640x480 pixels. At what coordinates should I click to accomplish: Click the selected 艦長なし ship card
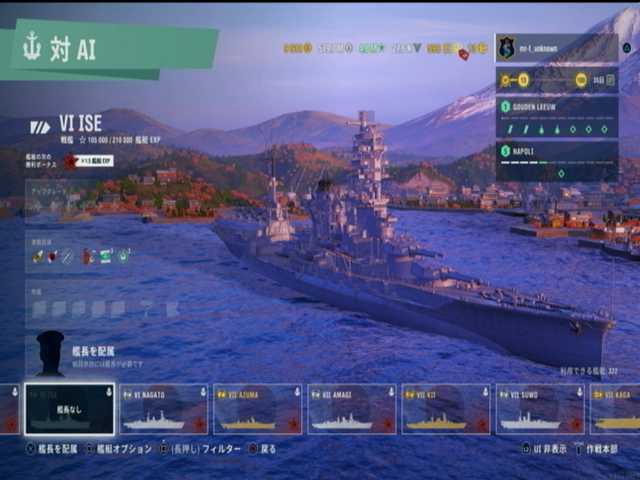(x=70, y=409)
